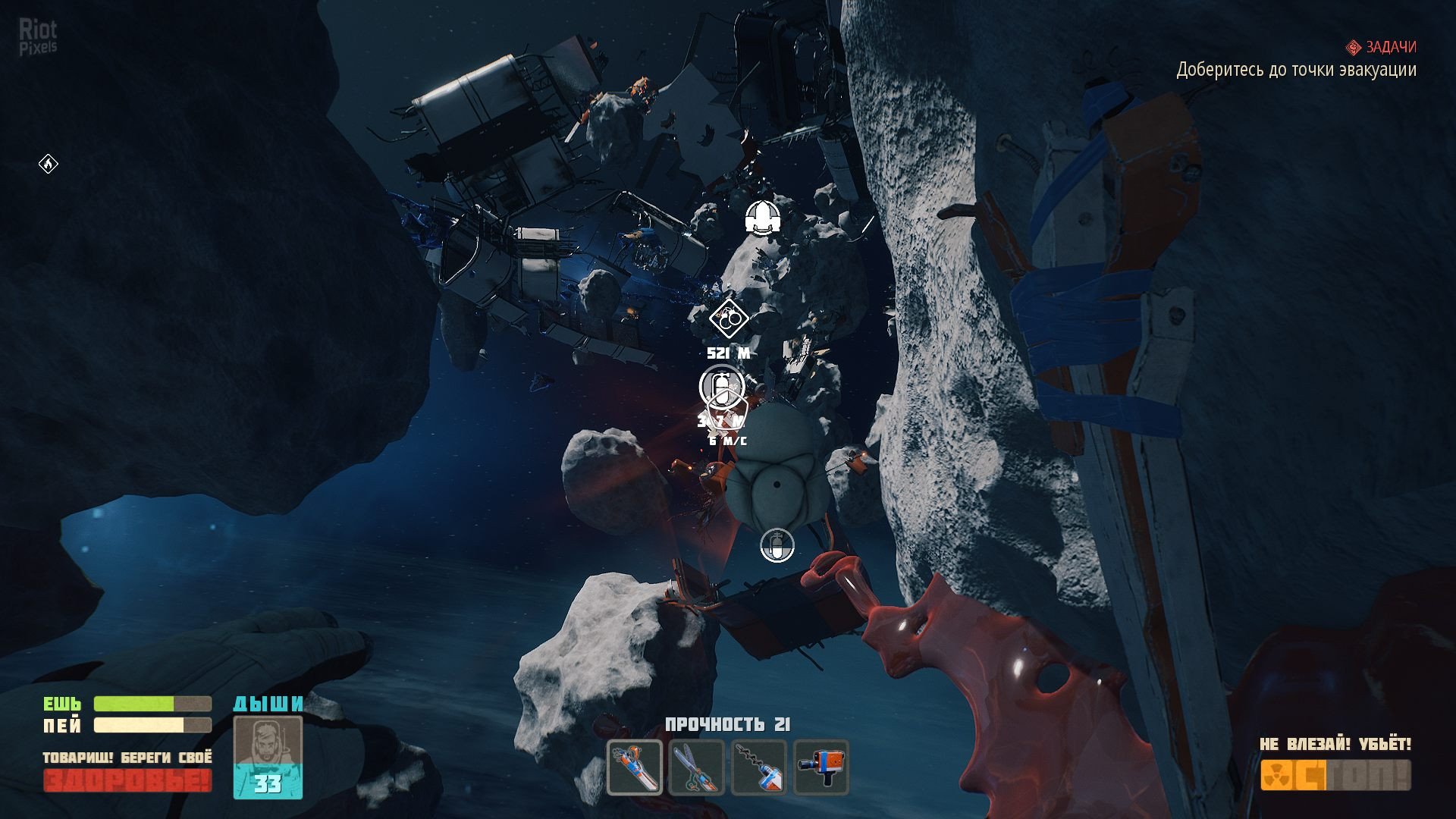Viewport: 1456px width, 819px height.
Task: Select the shuttle waypoint marker
Action: tap(762, 217)
